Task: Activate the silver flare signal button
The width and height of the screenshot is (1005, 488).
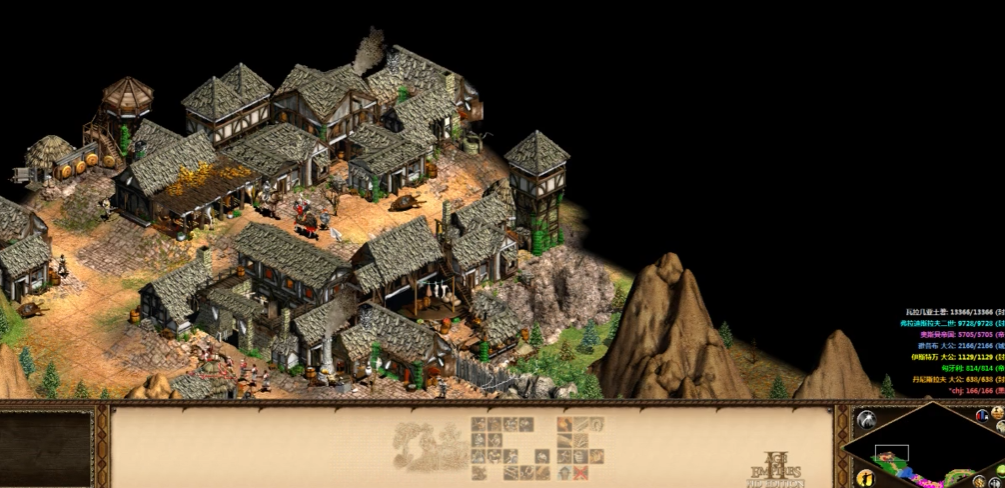Action: point(866,419)
